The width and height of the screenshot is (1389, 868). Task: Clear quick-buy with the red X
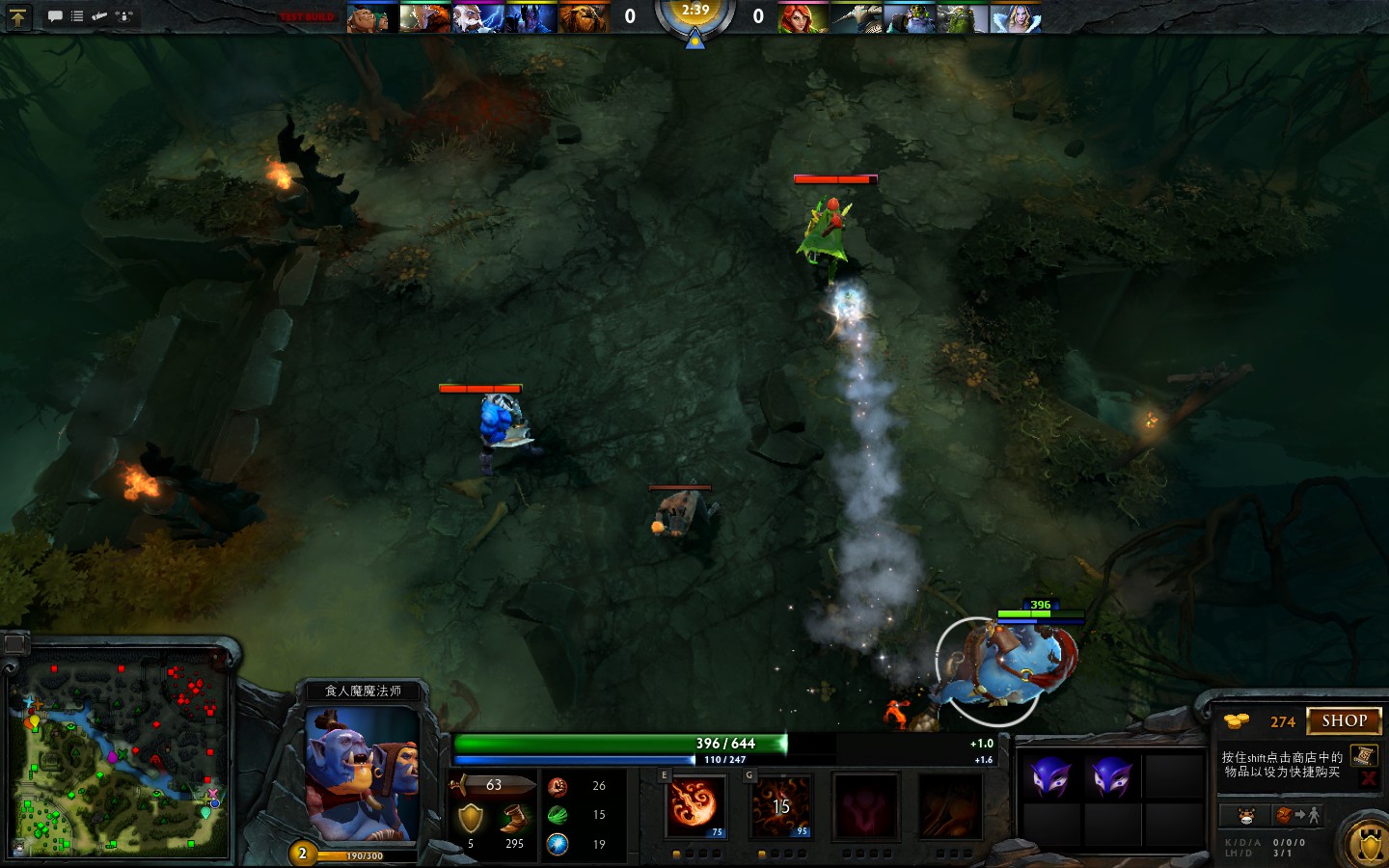point(1368,777)
